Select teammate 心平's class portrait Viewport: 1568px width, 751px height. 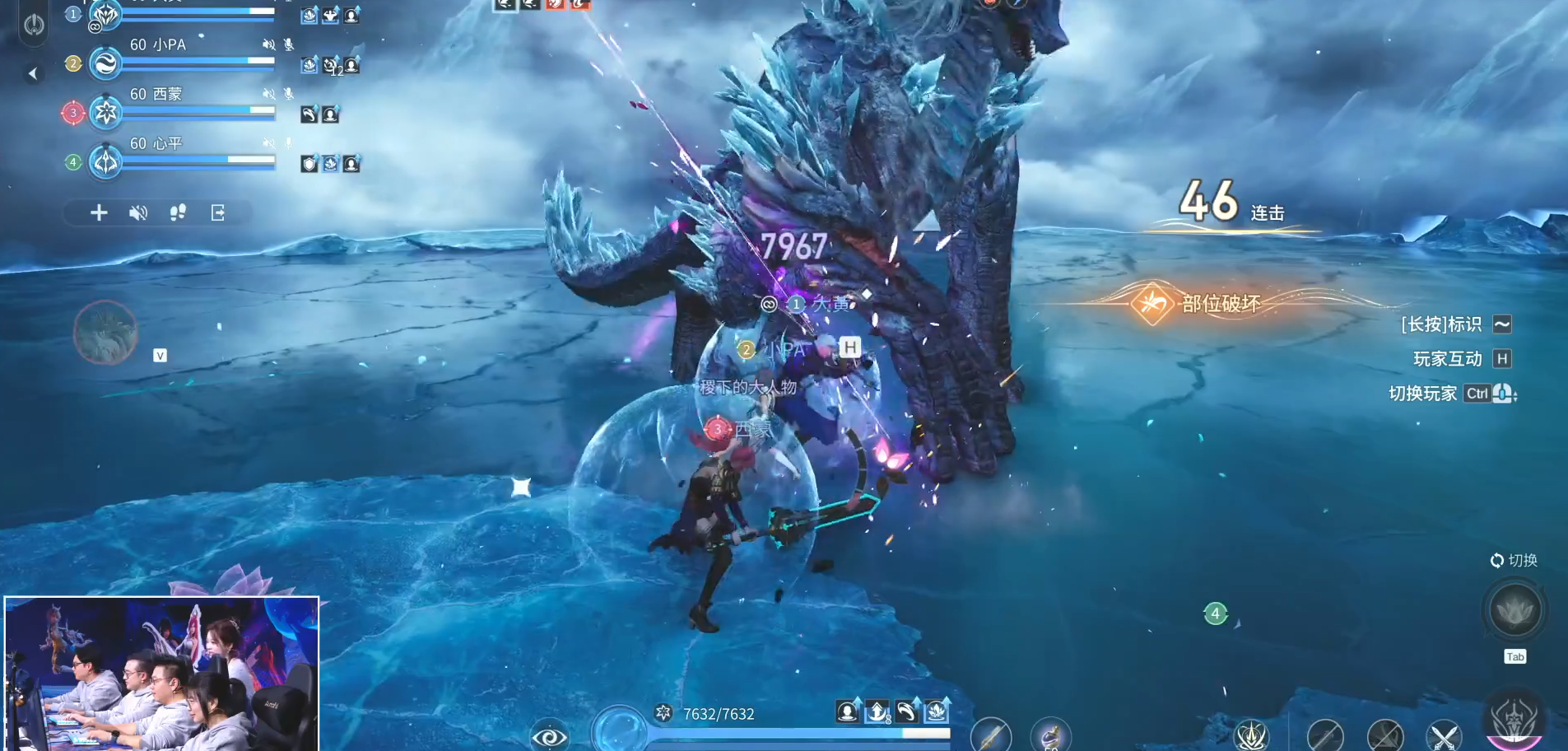[x=106, y=162]
